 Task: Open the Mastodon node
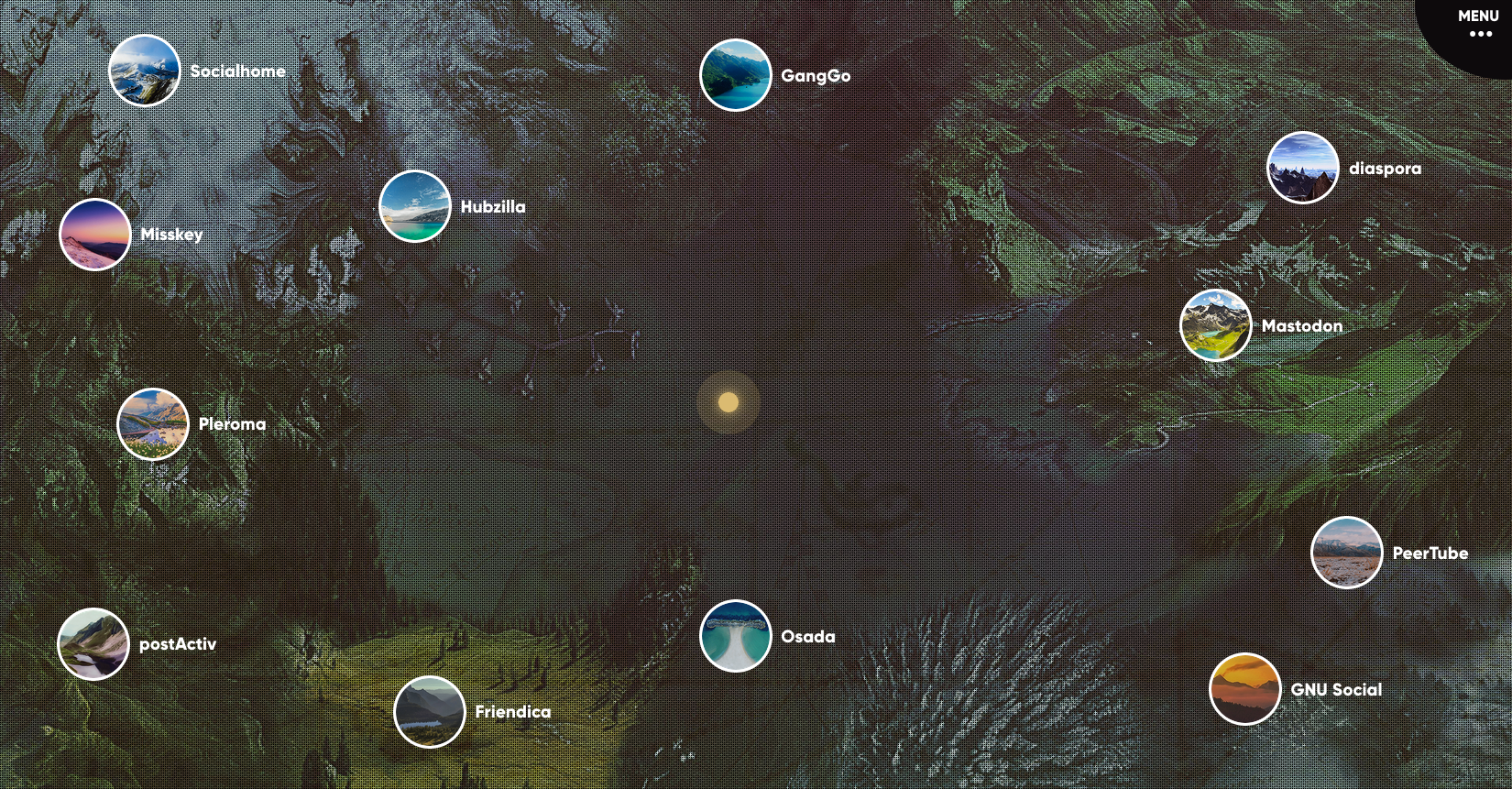click(1215, 325)
